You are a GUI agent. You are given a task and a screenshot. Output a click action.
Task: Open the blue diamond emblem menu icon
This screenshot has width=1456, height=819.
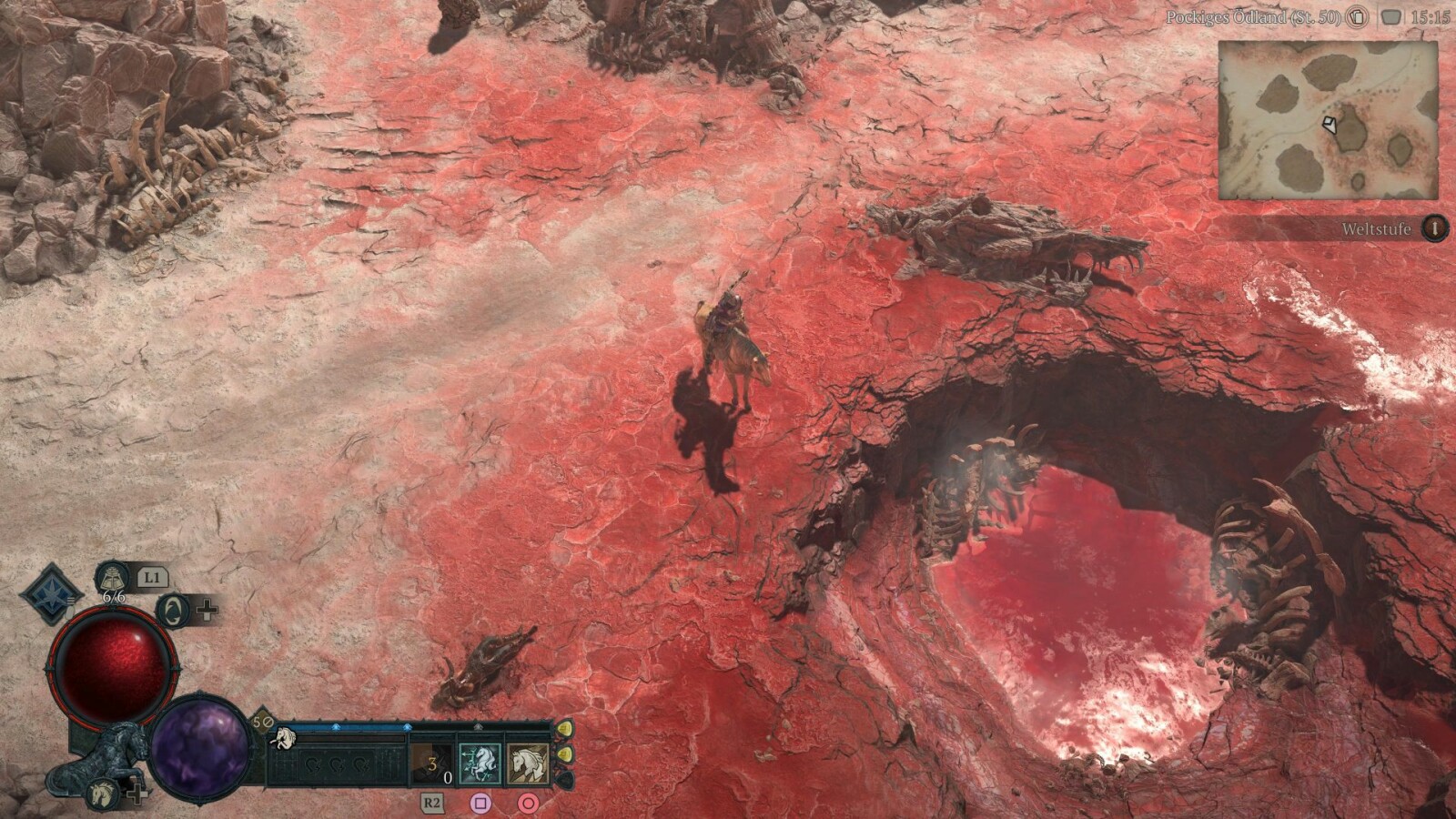click(52, 593)
